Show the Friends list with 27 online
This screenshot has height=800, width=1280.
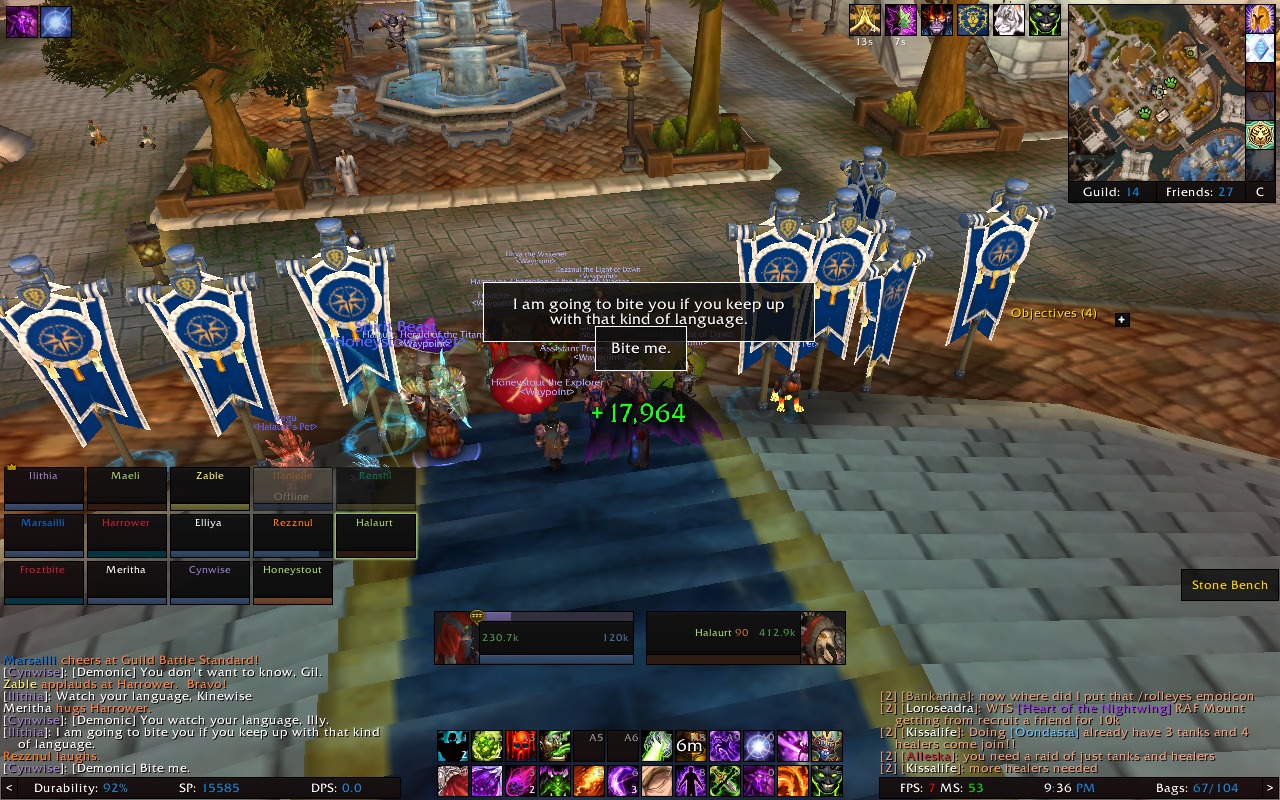(1199, 192)
